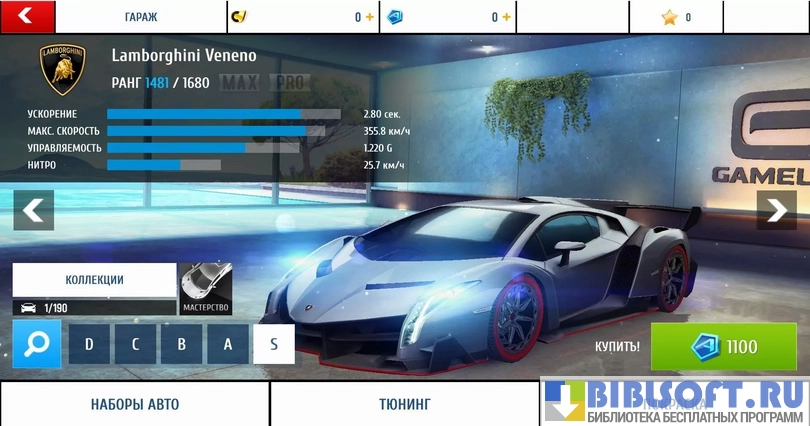
Task: Select car class C
Action: tap(135, 344)
